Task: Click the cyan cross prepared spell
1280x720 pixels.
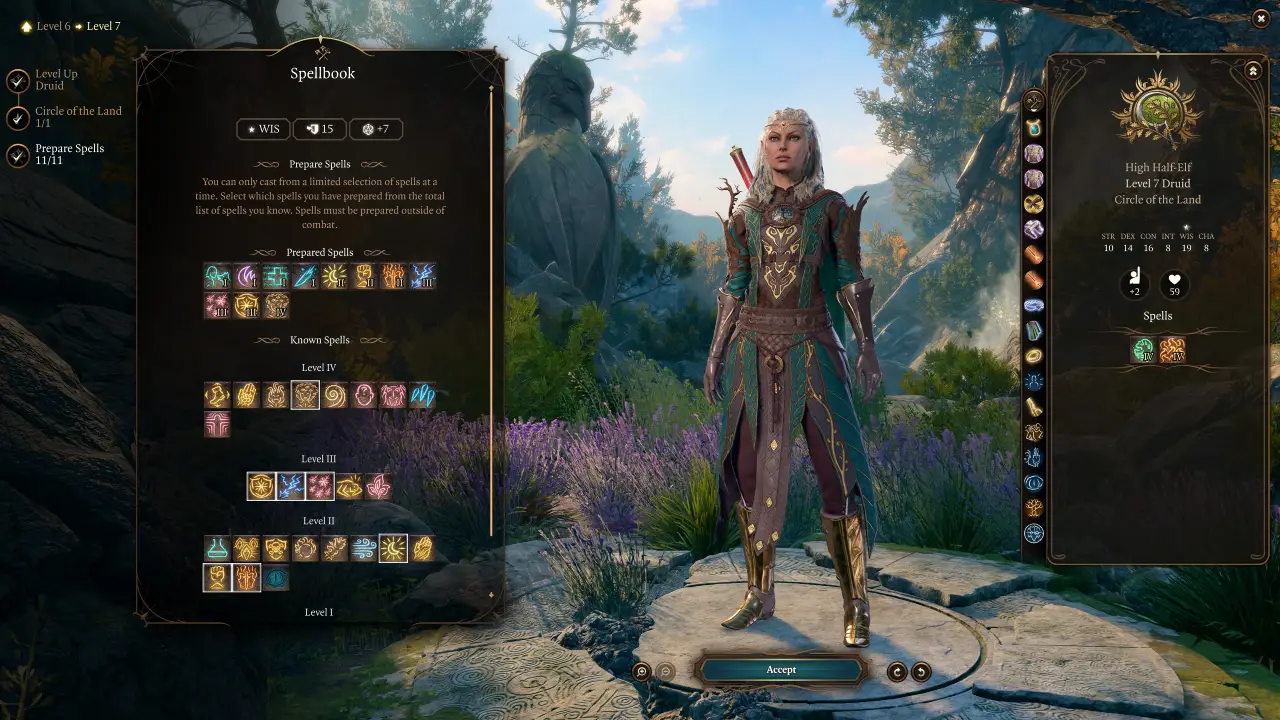Action: point(275,276)
